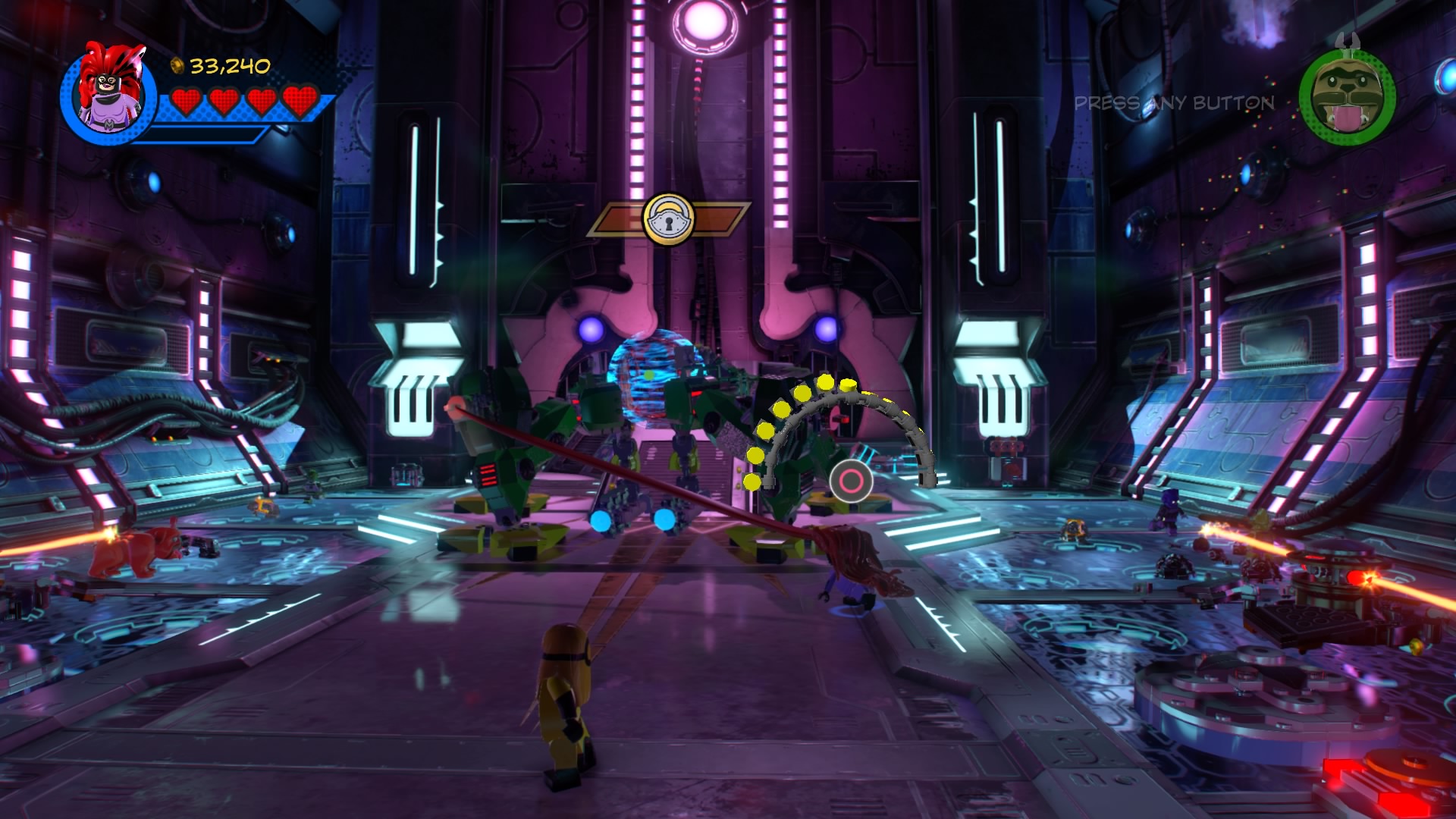Click the padlock boss indicator

(x=668, y=220)
